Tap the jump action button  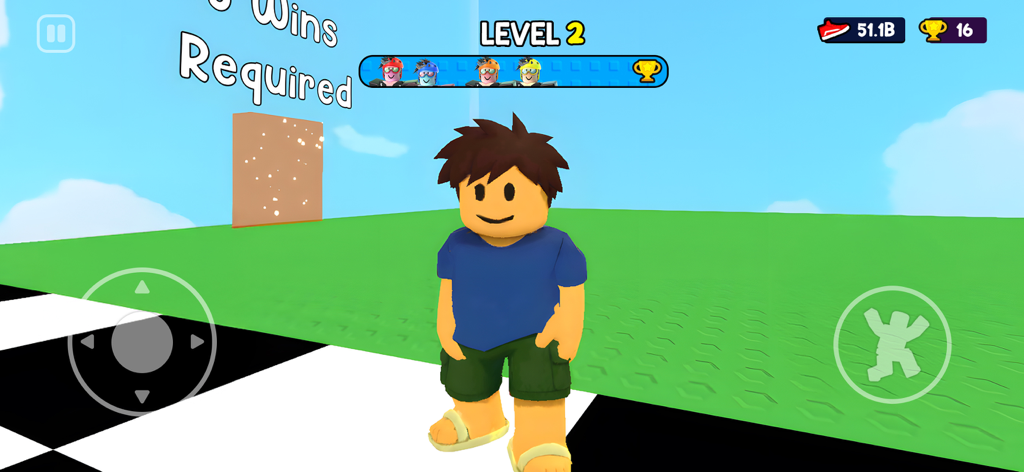(x=892, y=344)
